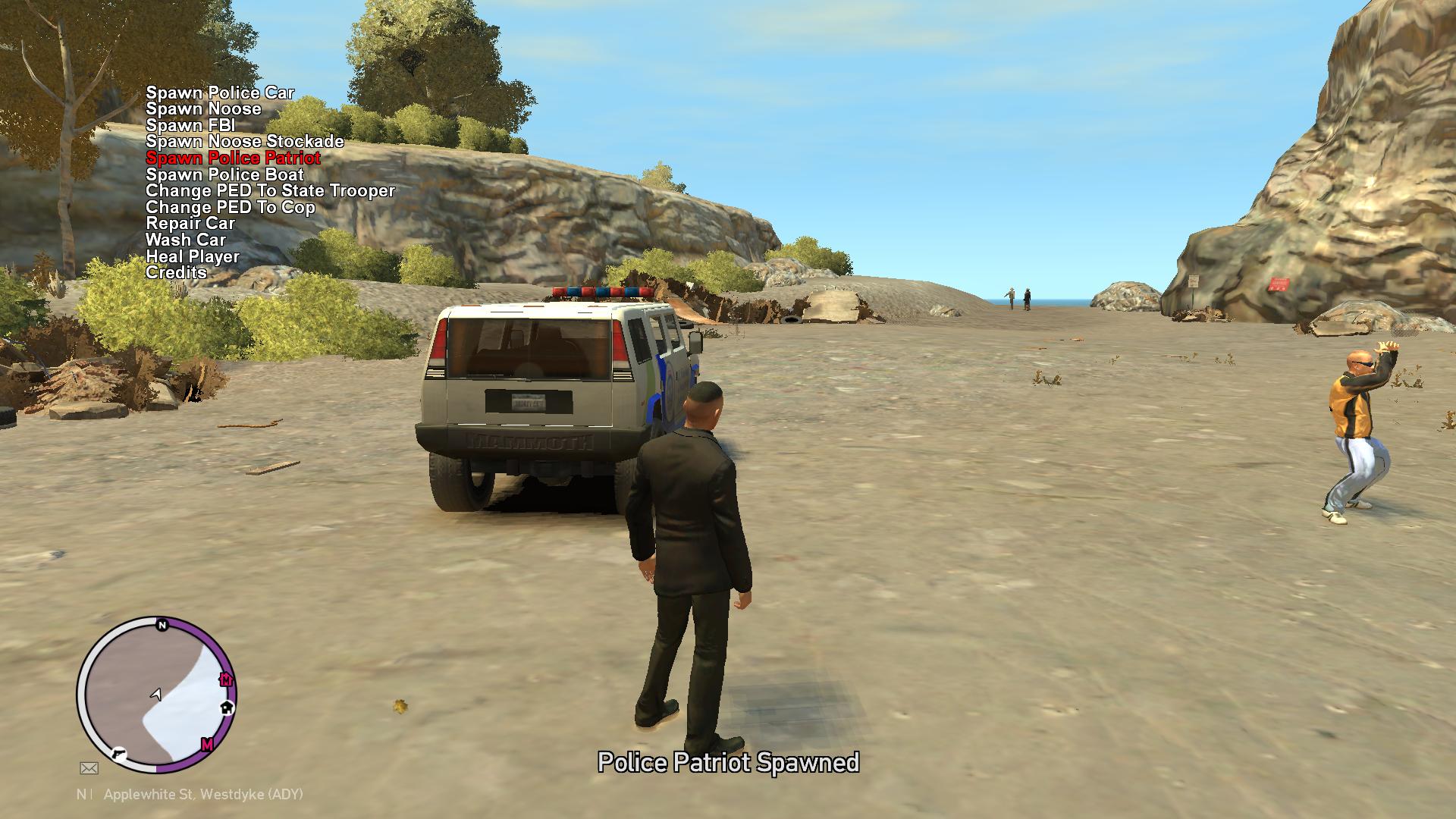Open the envelope message icon
Viewport: 1456px width, 819px height.
click(x=89, y=768)
